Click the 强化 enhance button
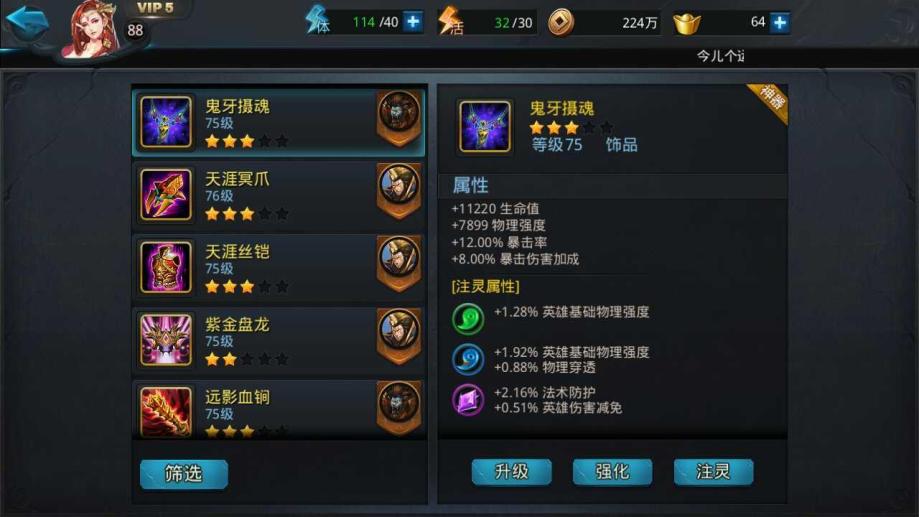The width and height of the screenshot is (919, 517). [612, 471]
